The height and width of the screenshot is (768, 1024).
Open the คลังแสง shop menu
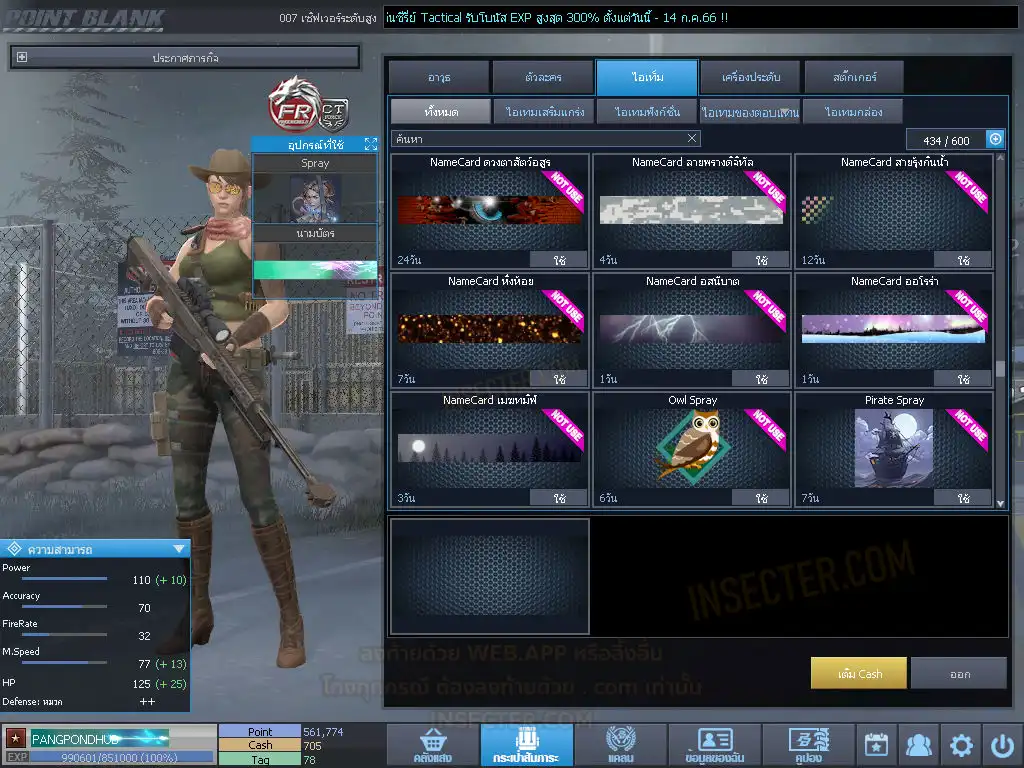click(x=432, y=745)
